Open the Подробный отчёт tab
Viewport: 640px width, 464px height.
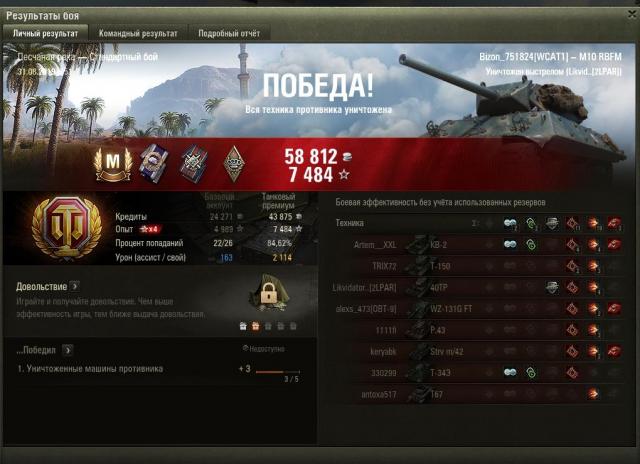(226, 33)
